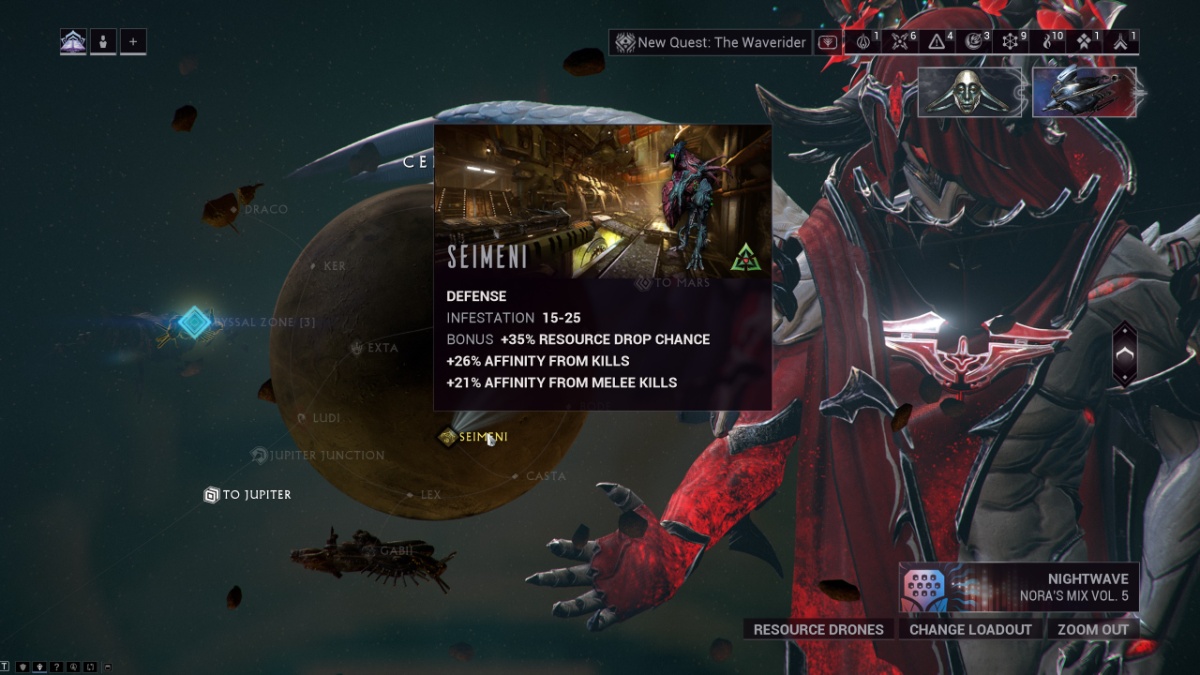This screenshot has width=1200, height=675.
Task: Zoom out of the star chart
Action: (x=1092, y=629)
